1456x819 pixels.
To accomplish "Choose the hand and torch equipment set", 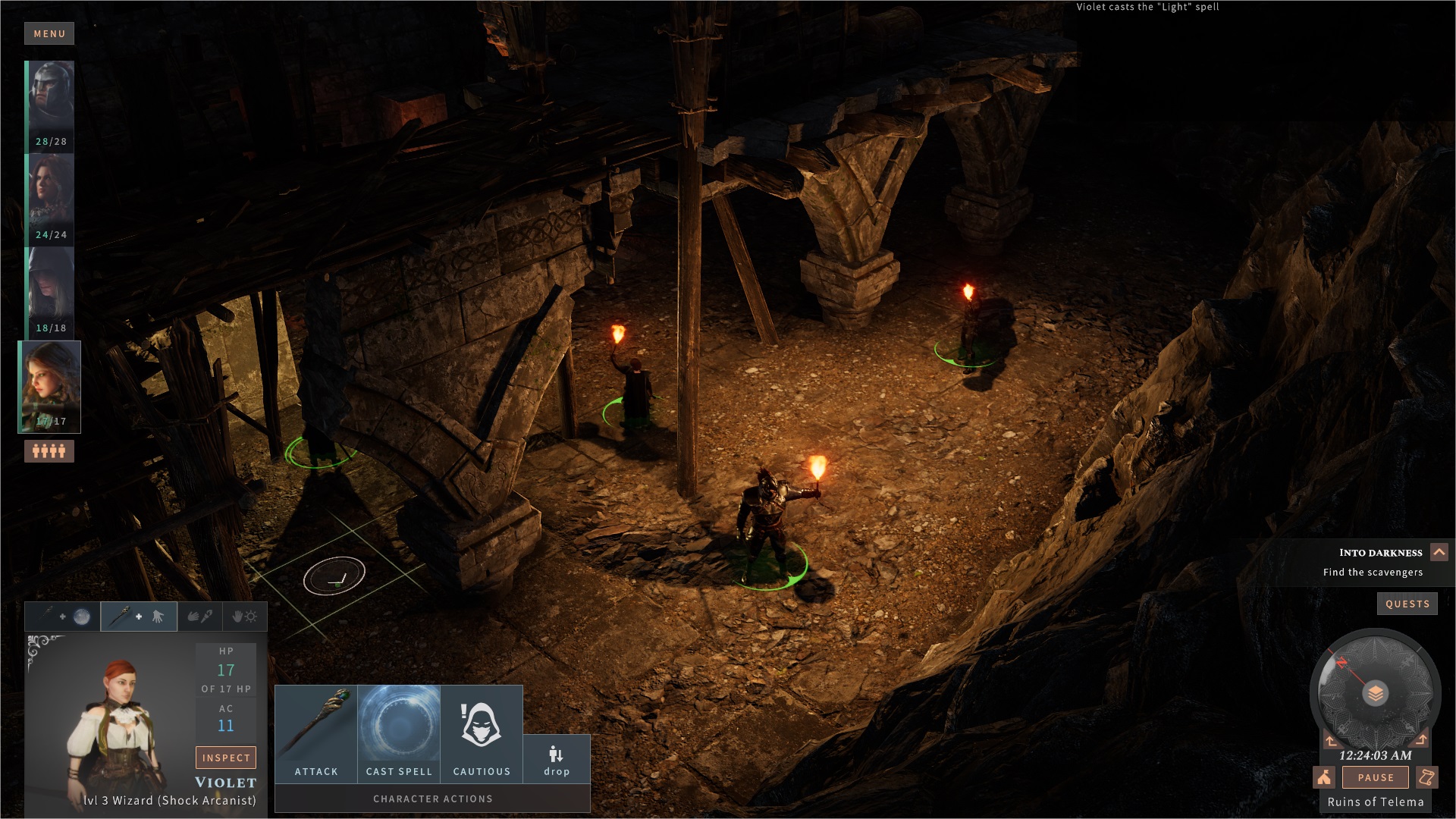I will coord(200,617).
